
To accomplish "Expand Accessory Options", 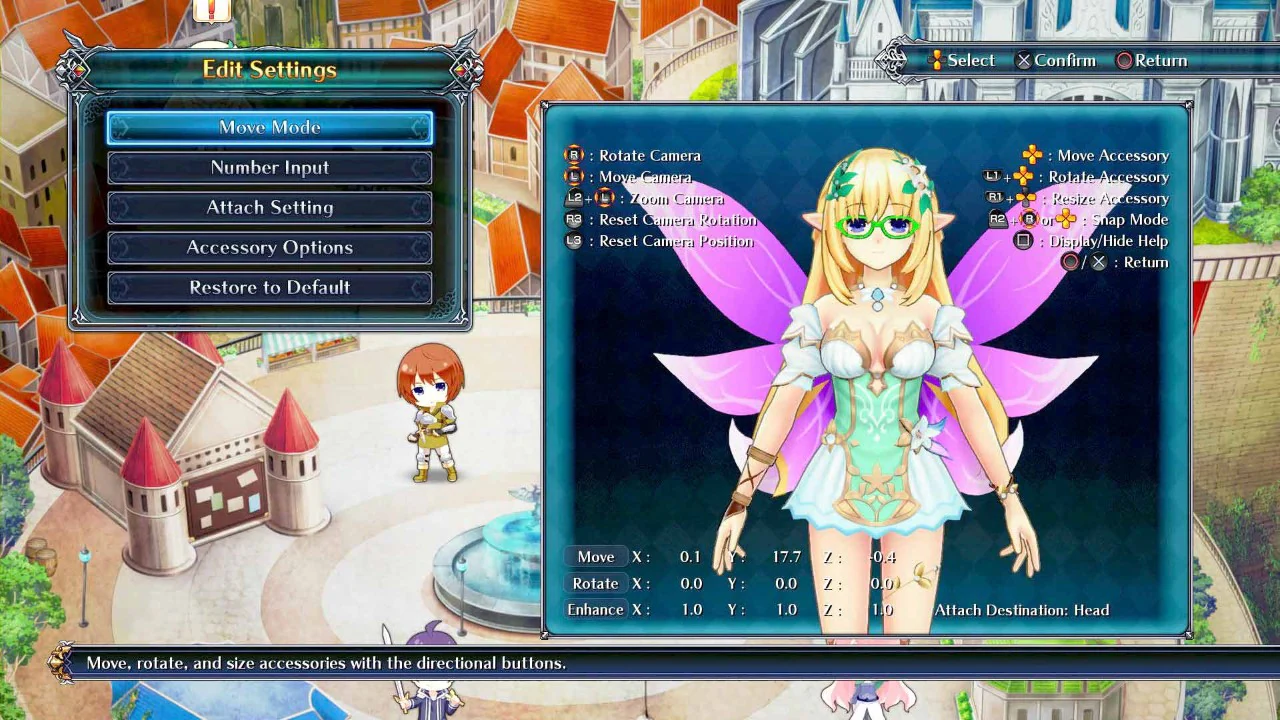I will [x=269, y=247].
